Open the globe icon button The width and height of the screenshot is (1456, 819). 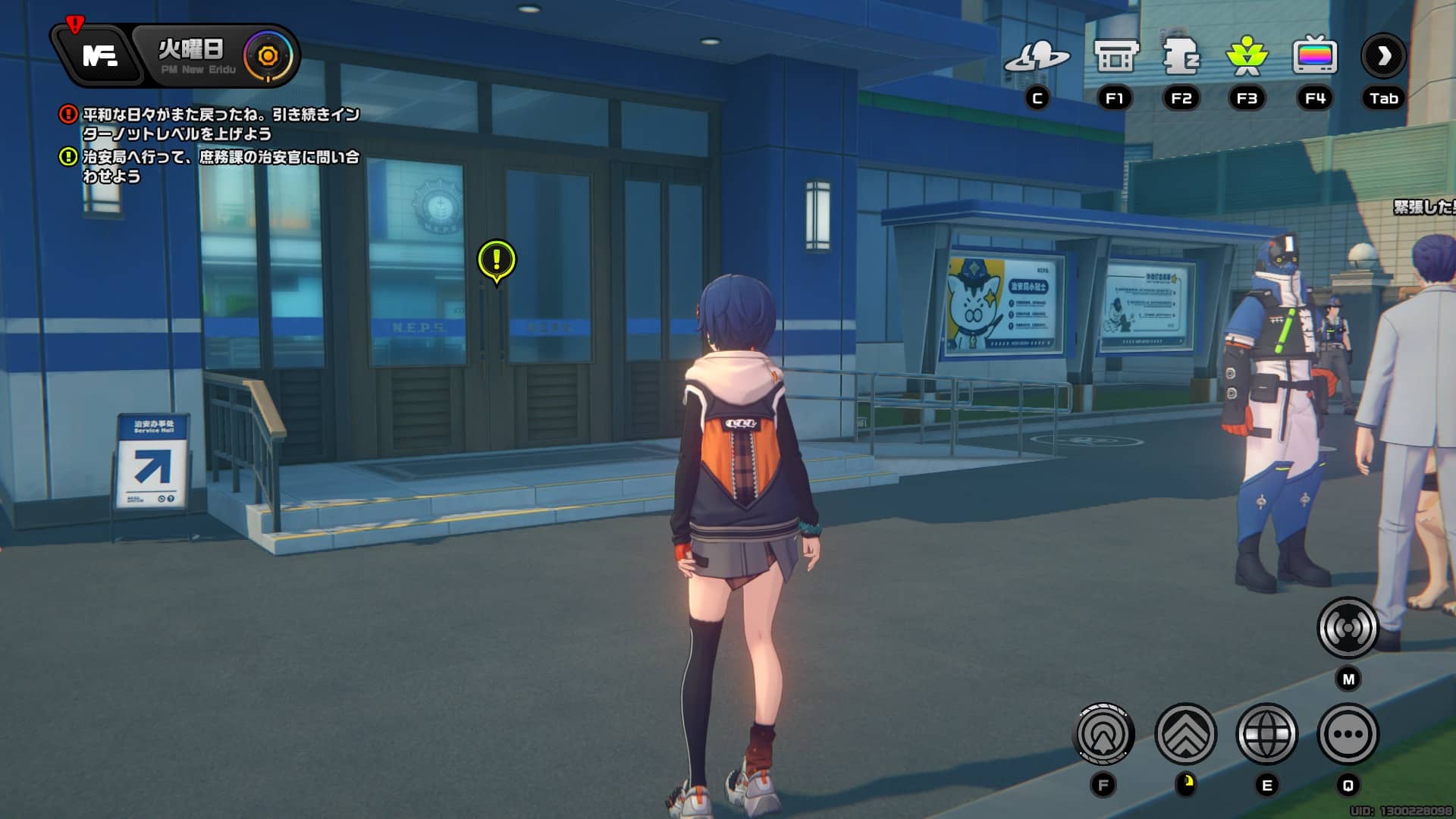click(x=1266, y=734)
